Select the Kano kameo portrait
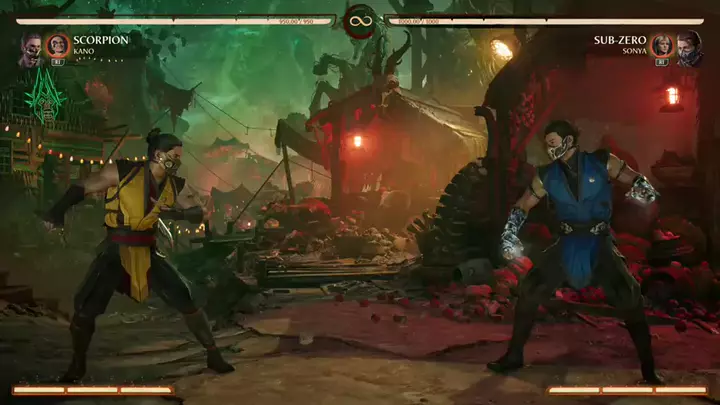This screenshot has width=720, height=405. [x=58, y=45]
